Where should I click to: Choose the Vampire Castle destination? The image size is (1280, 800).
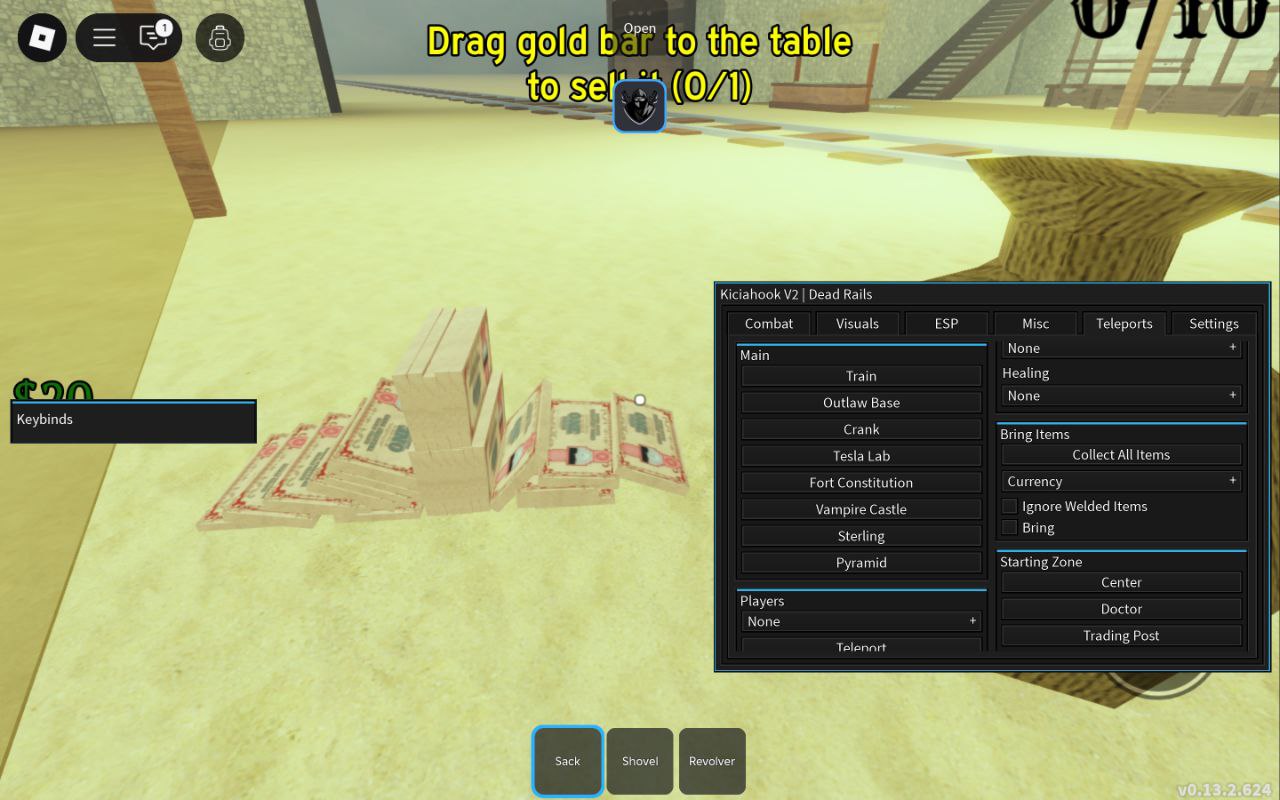(861, 509)
